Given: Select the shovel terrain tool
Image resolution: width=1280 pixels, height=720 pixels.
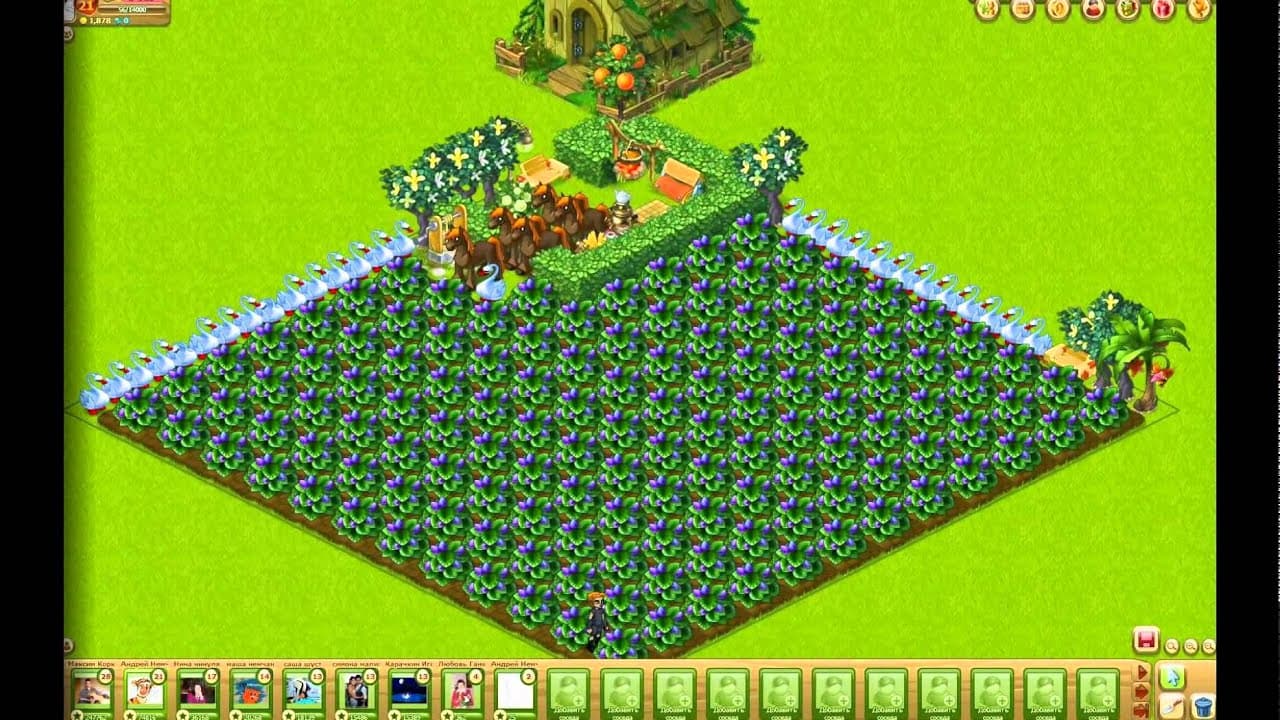Looking at the screenshot, I should point(1172,706).
